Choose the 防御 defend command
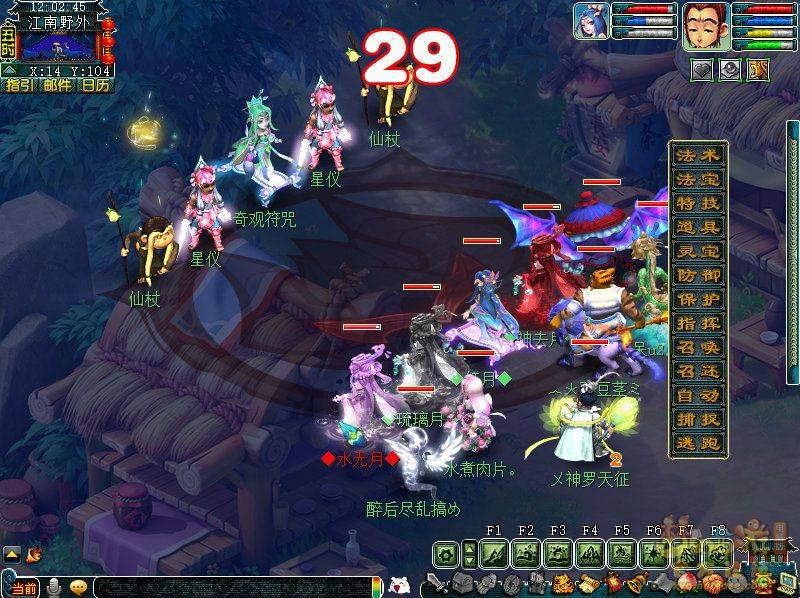The height and width of the screenshot is (598, 800). coord(697,274)
